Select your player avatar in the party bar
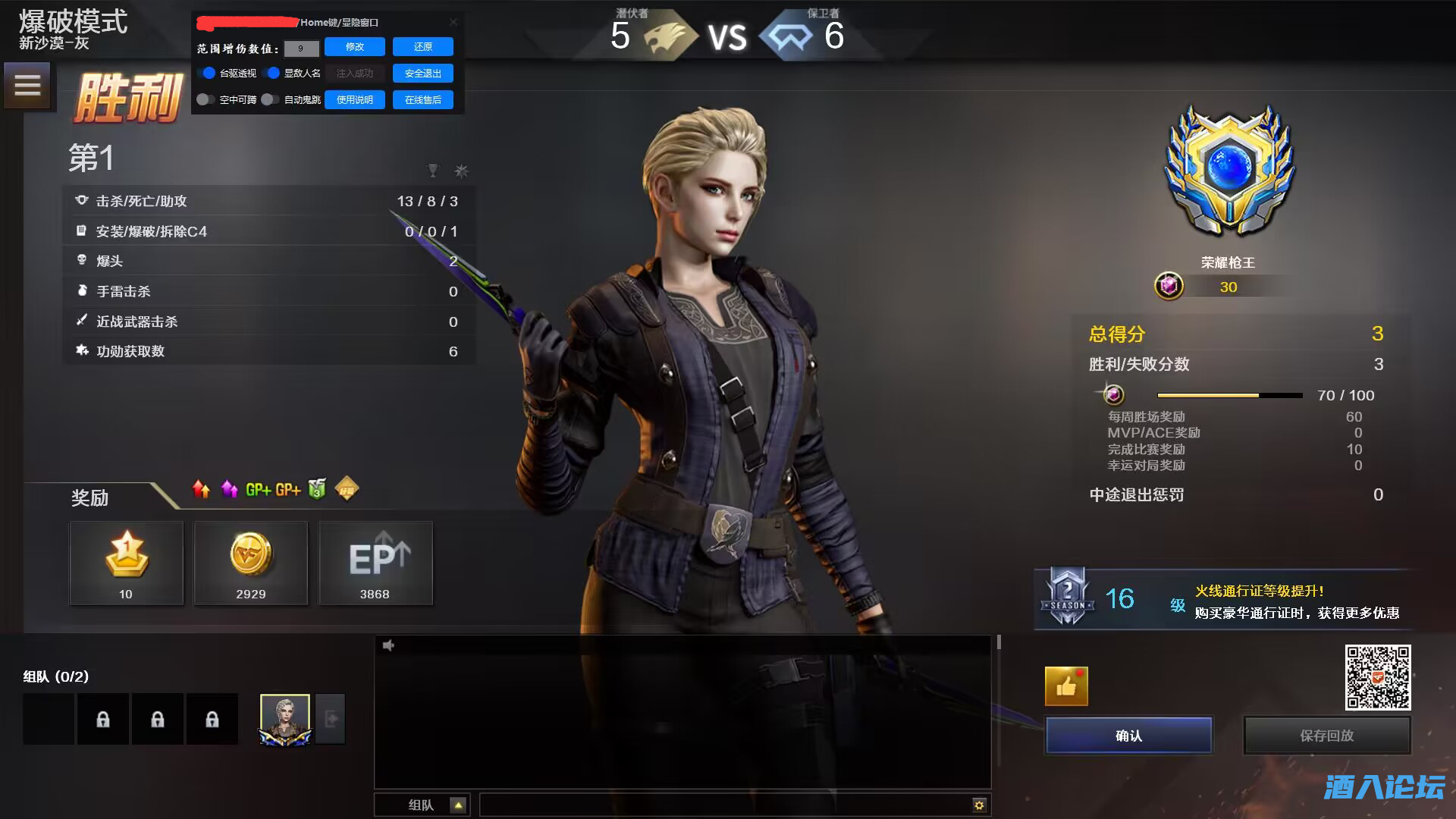 285,718
